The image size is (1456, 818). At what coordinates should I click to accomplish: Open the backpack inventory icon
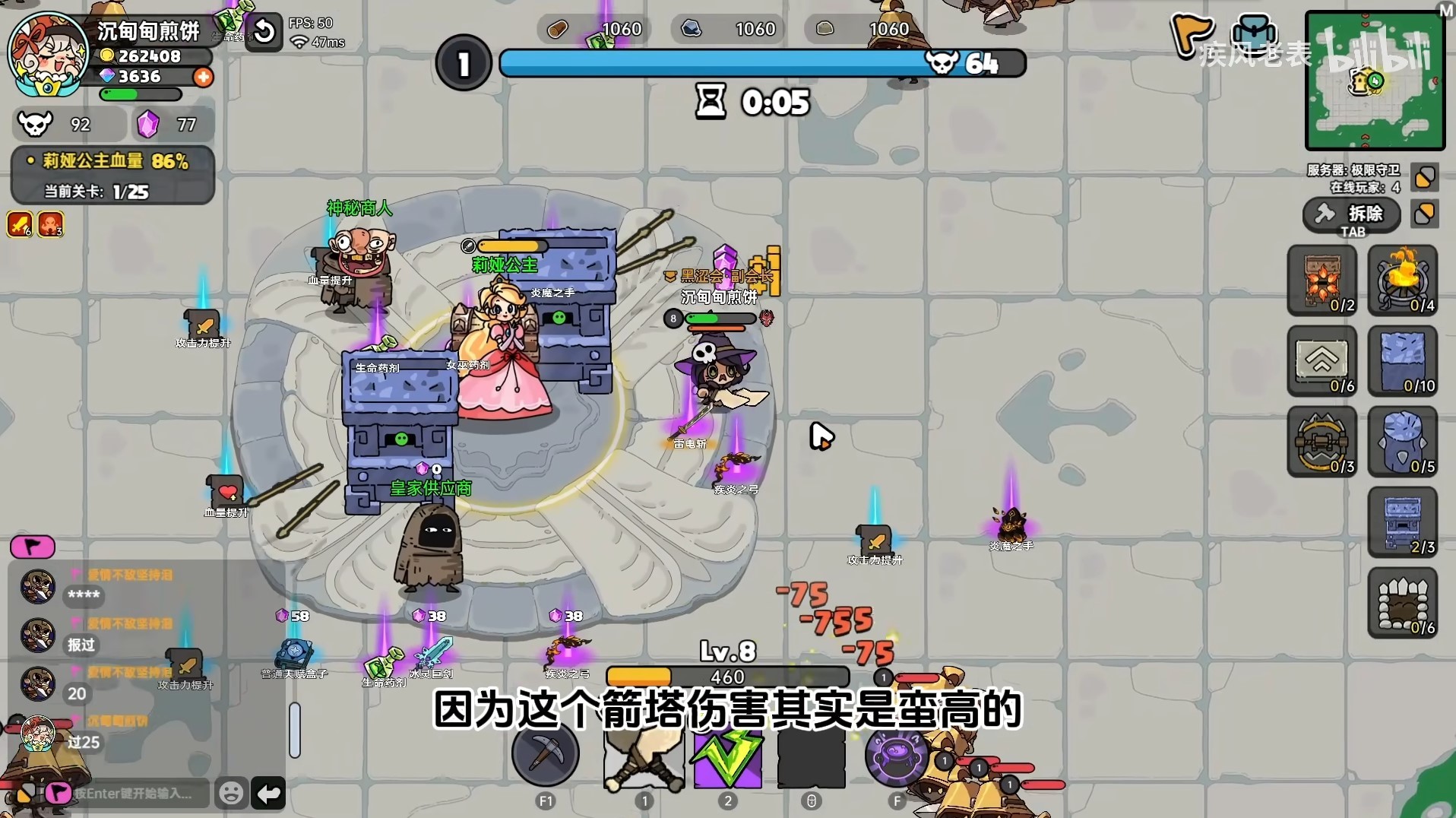coord(1255,32)
